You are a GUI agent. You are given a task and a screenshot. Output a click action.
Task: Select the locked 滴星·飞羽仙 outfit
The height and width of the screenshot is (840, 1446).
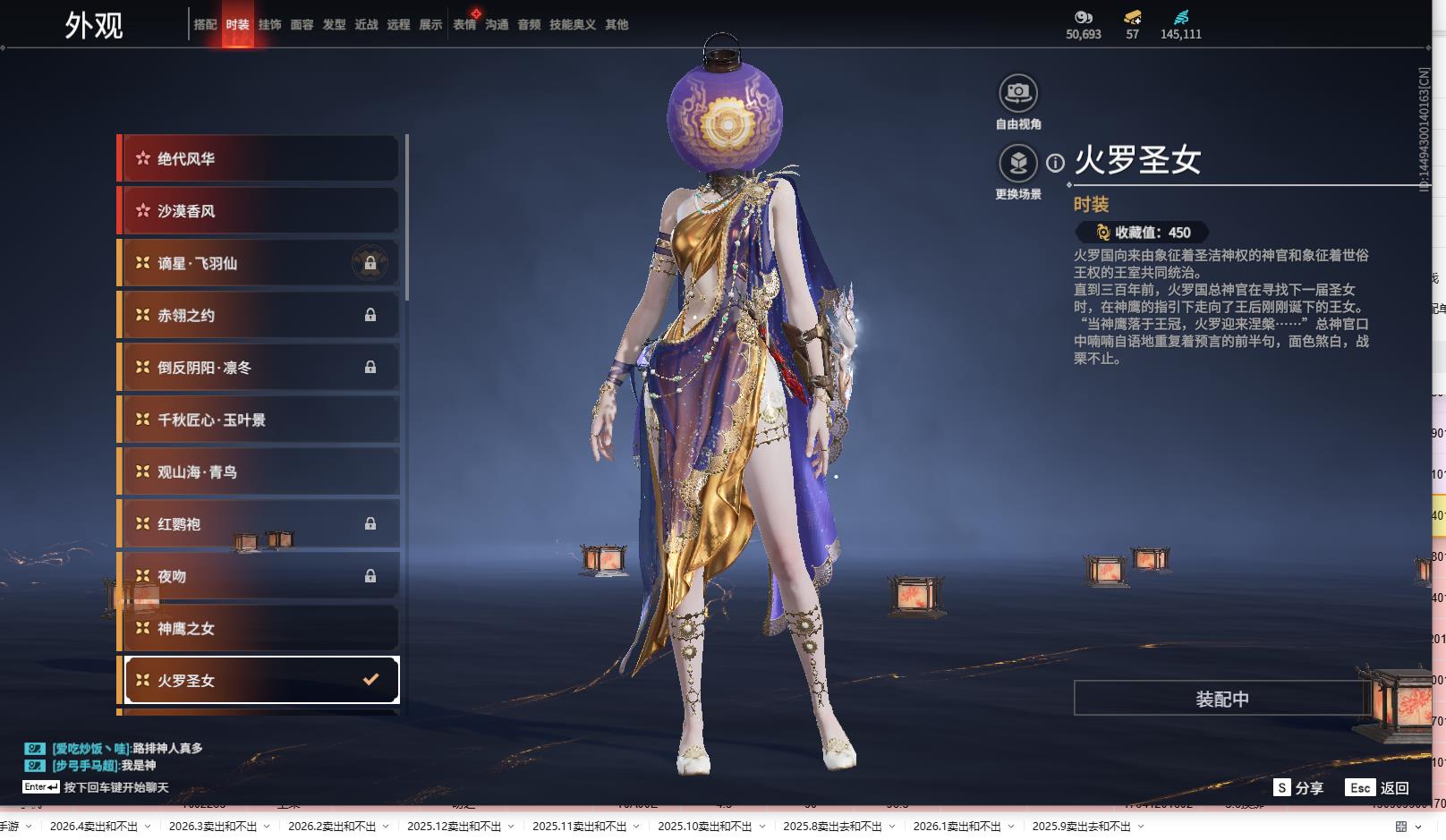click(259, 263)
